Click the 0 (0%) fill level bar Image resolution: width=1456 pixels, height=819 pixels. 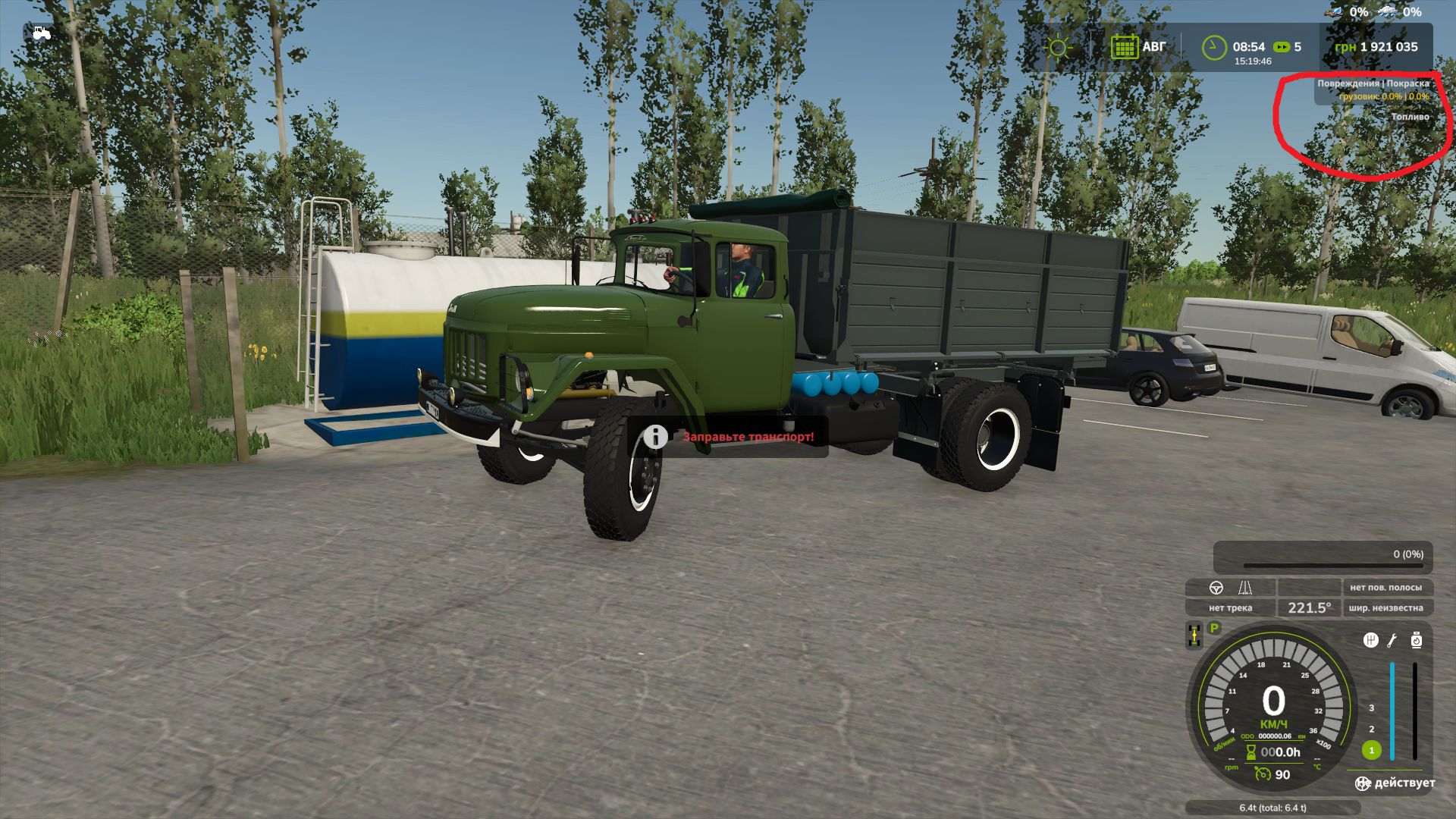click(1322, 554)
